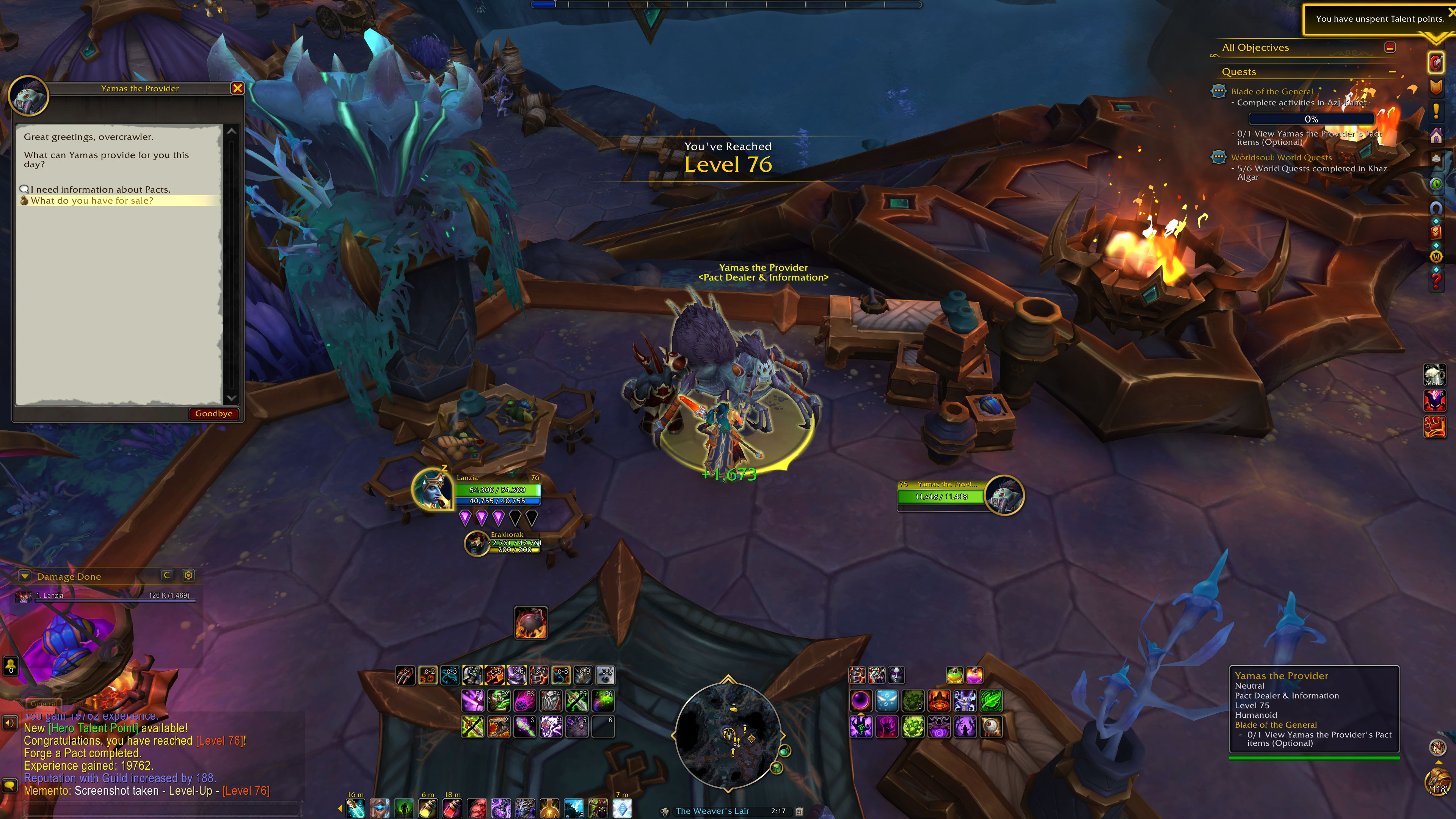
Task: Reset the damage meter with the C button
Action: [x=166, y=576]
